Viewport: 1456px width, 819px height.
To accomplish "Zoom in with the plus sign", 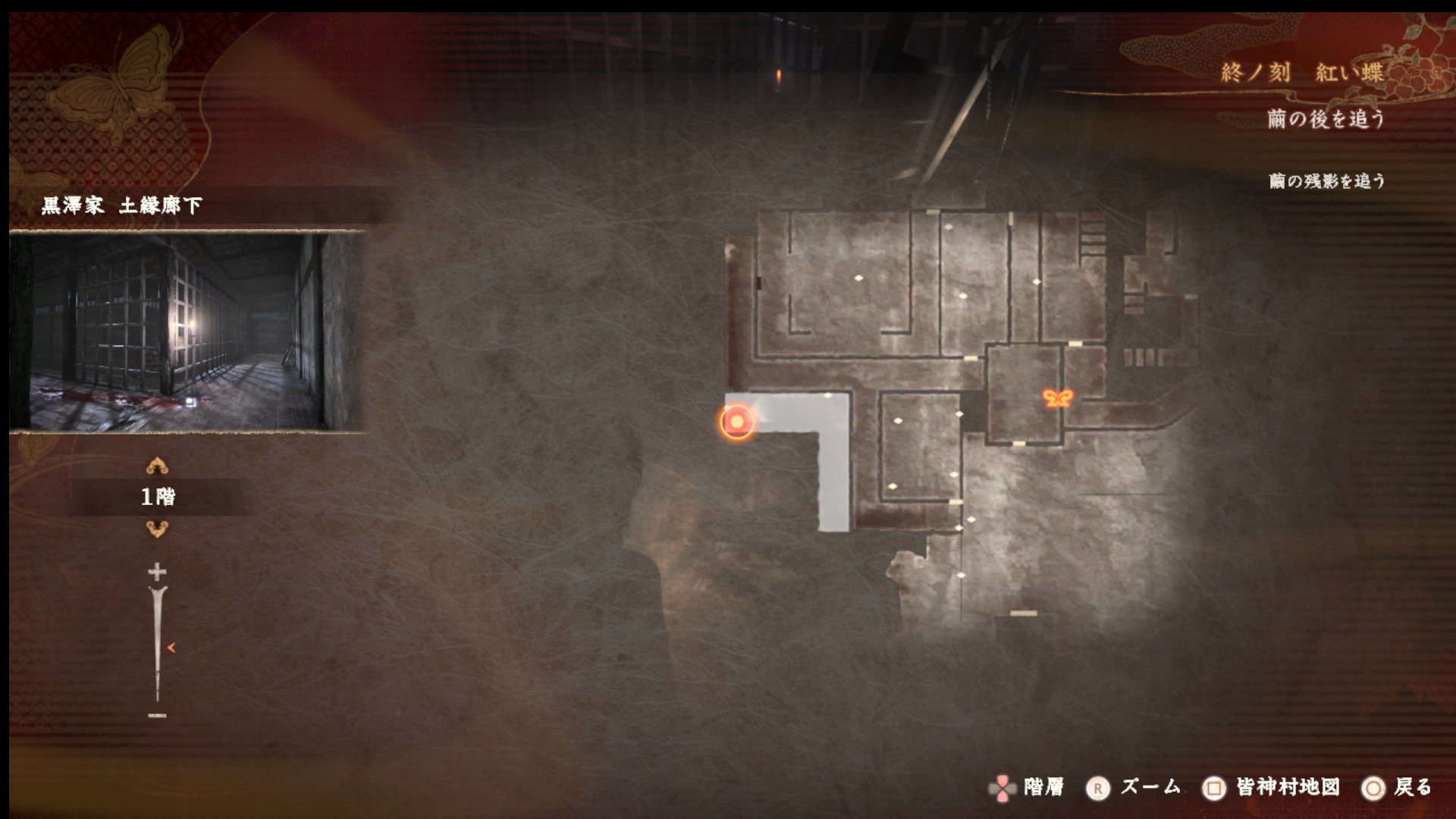I will coord(157,571).
